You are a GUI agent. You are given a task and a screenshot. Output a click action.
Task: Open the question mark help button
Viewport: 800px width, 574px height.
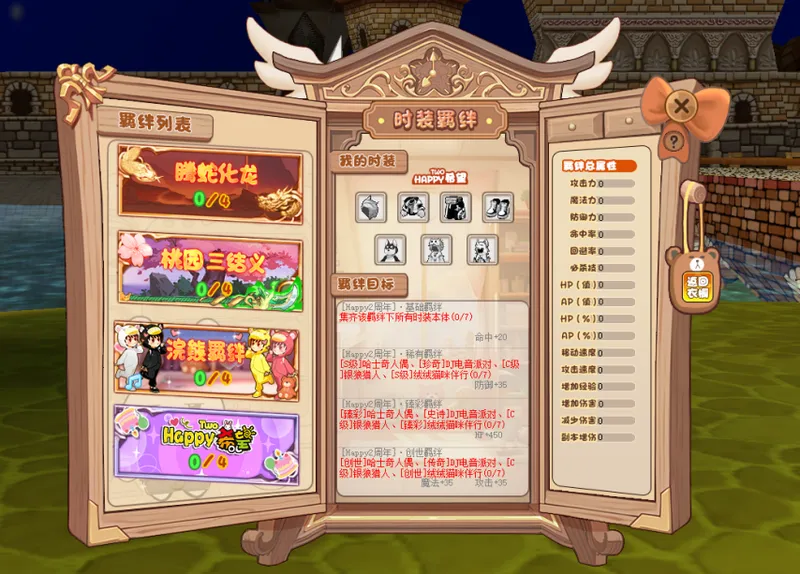[675, 142]
